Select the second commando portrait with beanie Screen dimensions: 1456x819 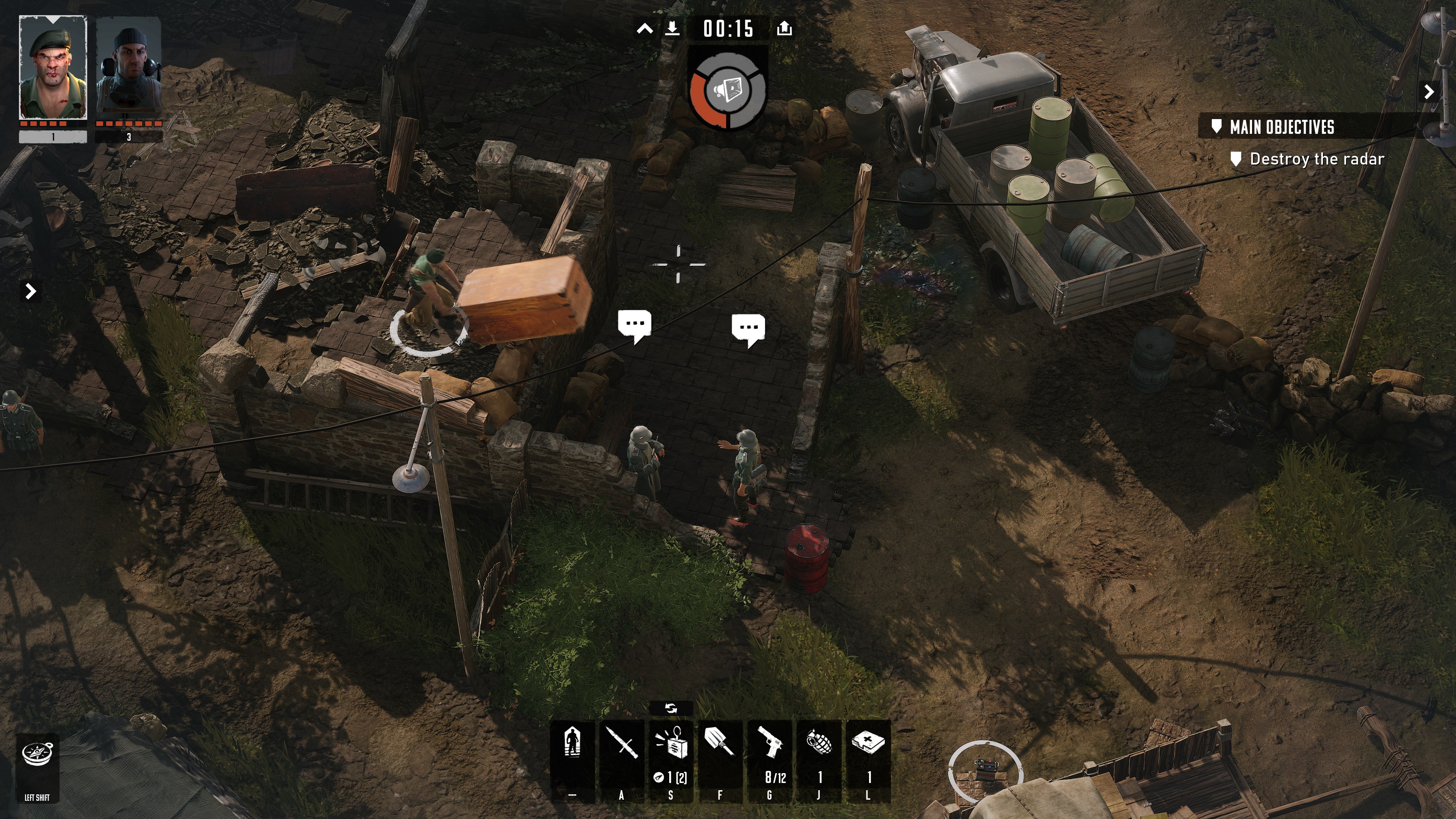(129, 68)
